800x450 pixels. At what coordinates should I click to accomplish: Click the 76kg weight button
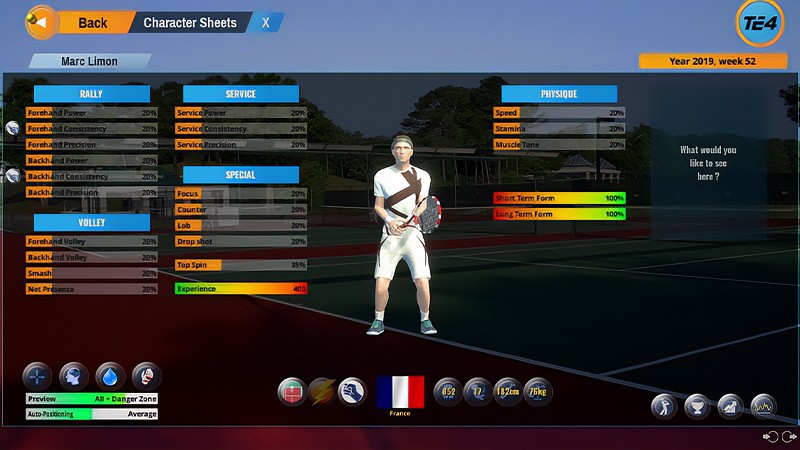coord(537,391)
